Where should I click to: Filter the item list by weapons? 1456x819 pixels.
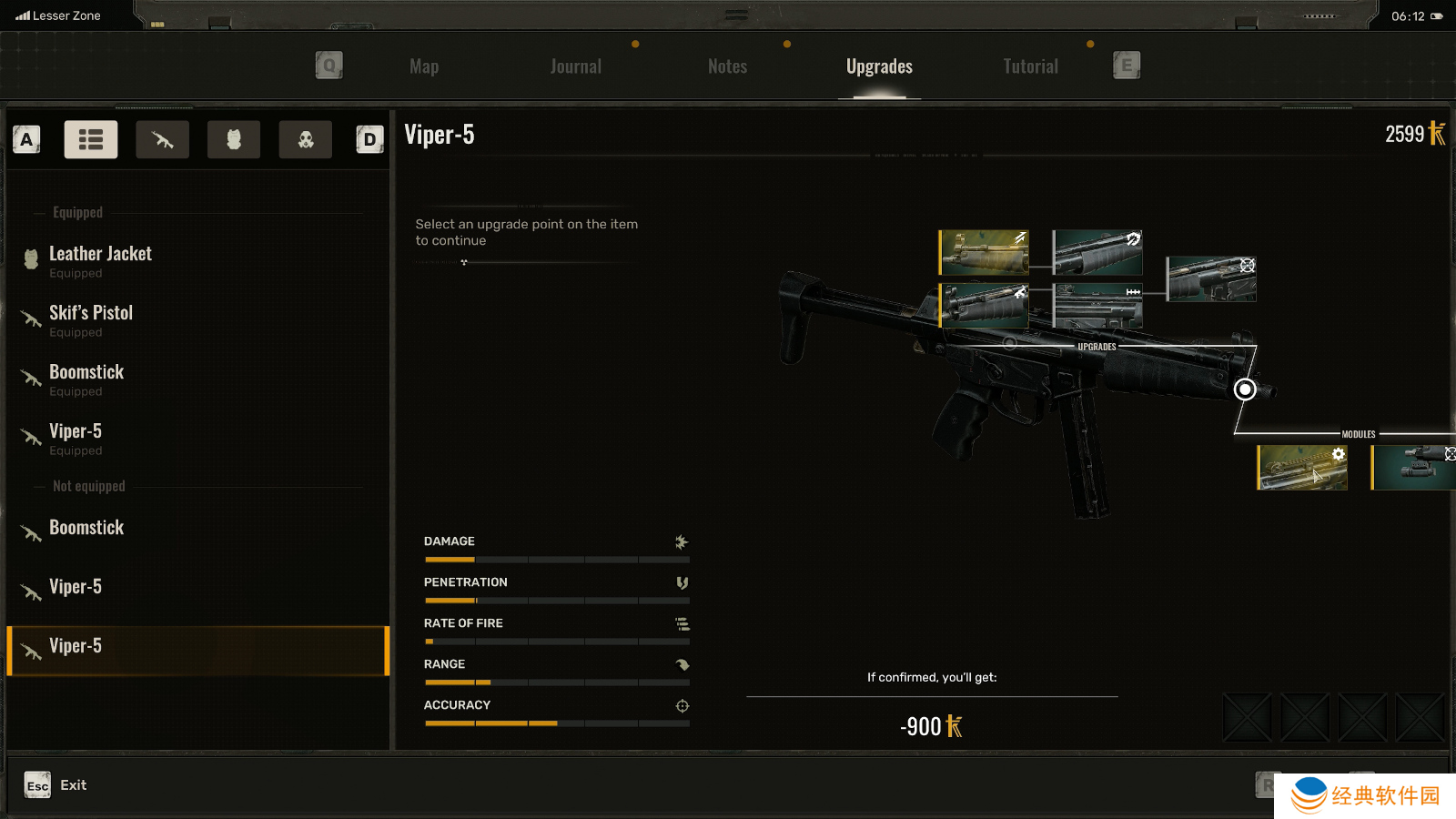(x=163, y=139)
